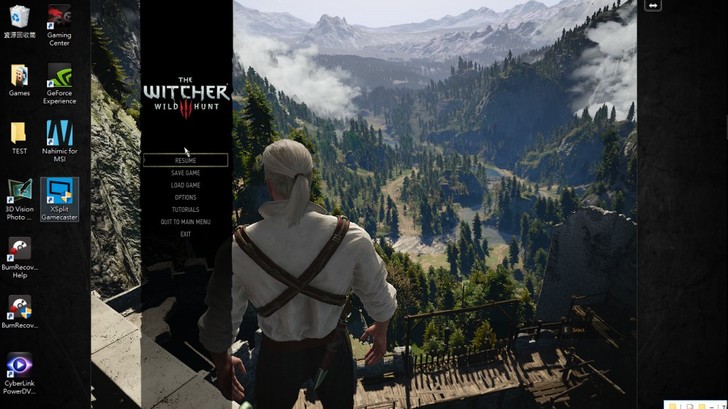728x409 pixels.
Task: Open the Load Game screen
Action: click(x=185, y=185)
